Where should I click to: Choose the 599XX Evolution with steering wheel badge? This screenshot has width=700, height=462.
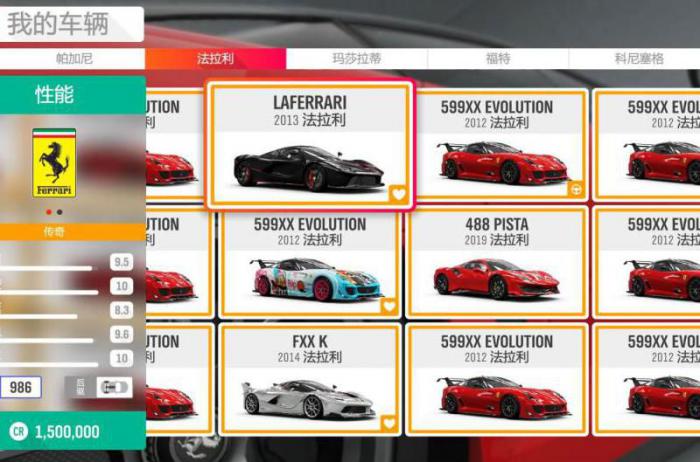click(497, 145)
